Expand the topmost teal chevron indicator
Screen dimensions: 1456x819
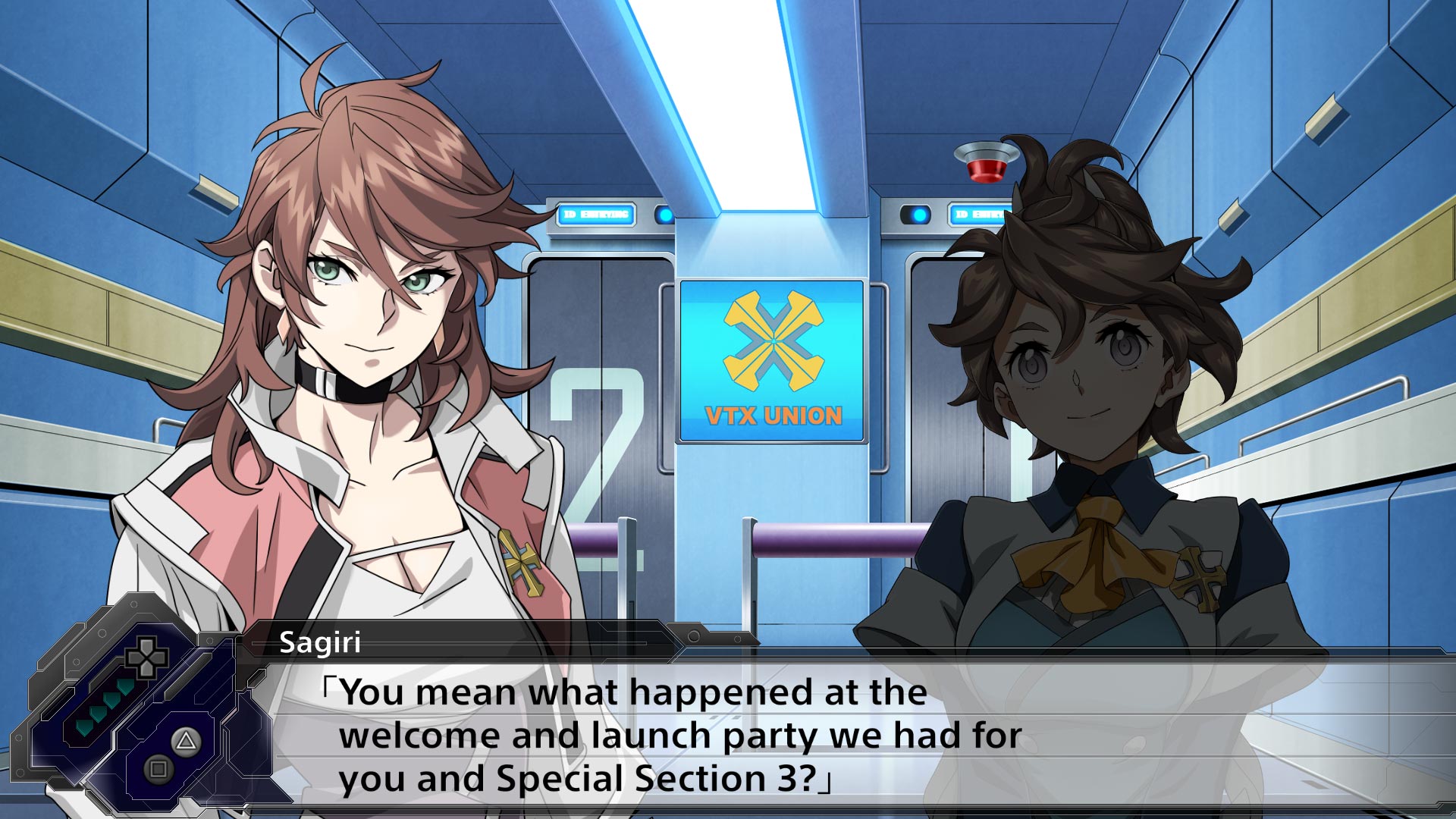[x=123, y=688]
